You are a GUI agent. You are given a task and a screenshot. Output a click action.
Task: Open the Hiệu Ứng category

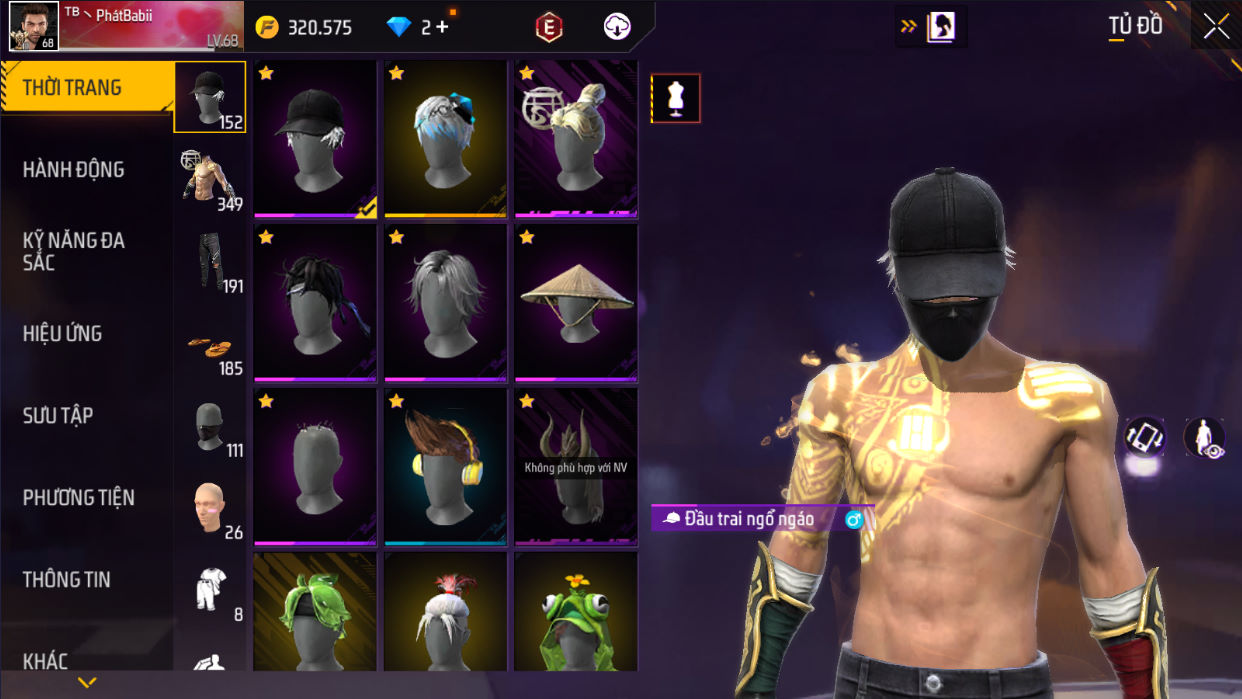click(63, 334)
